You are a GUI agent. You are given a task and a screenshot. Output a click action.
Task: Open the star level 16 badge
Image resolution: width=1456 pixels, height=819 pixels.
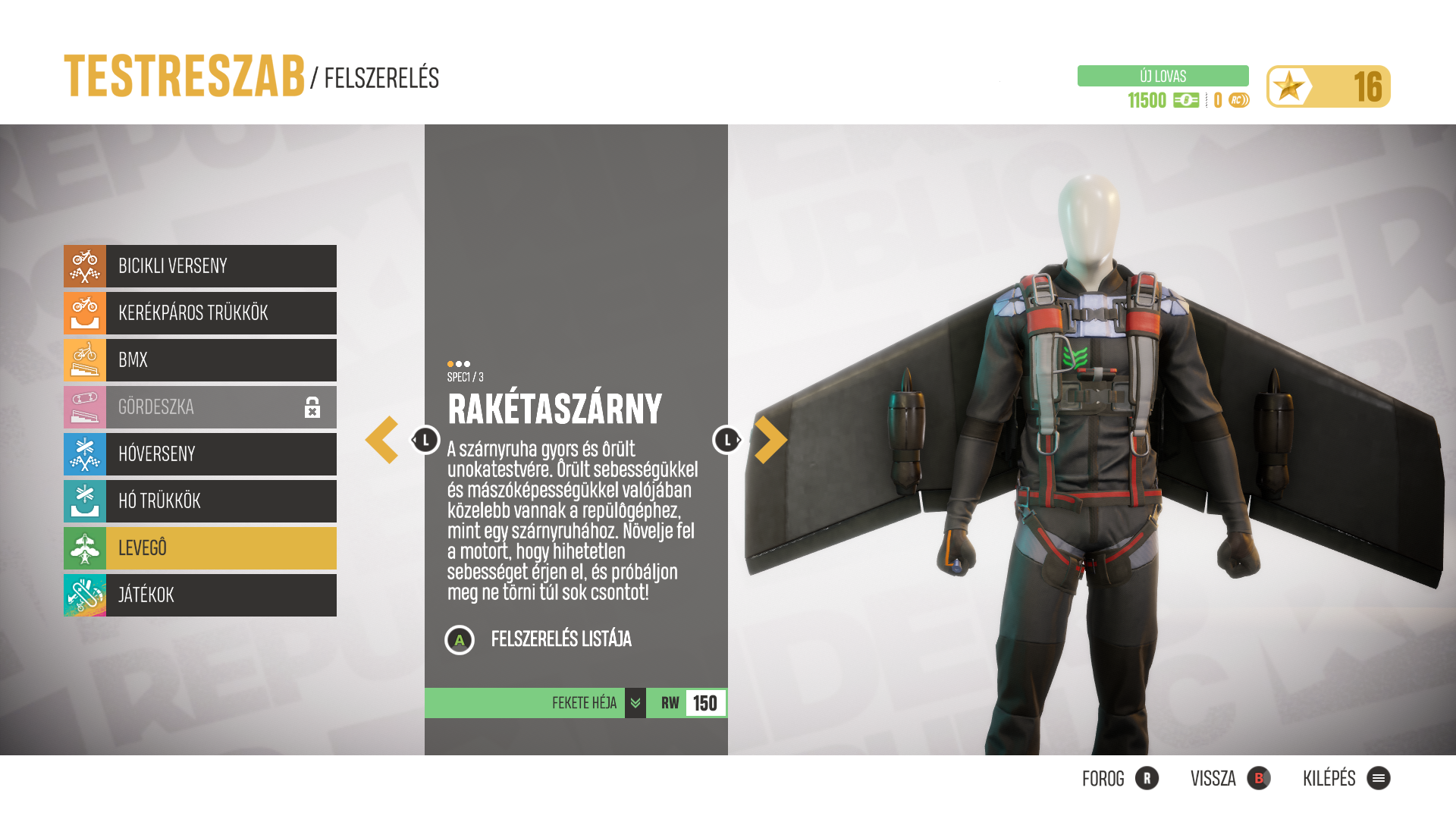(x=1328, y=86)
